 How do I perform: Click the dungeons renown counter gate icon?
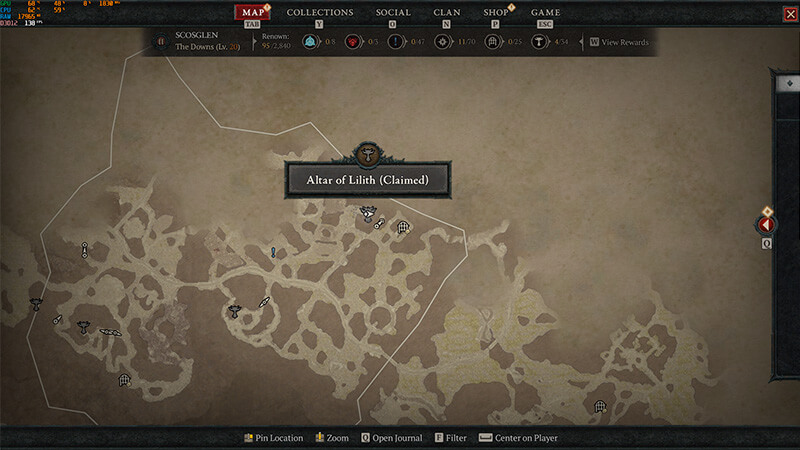[x=492, y=42]
